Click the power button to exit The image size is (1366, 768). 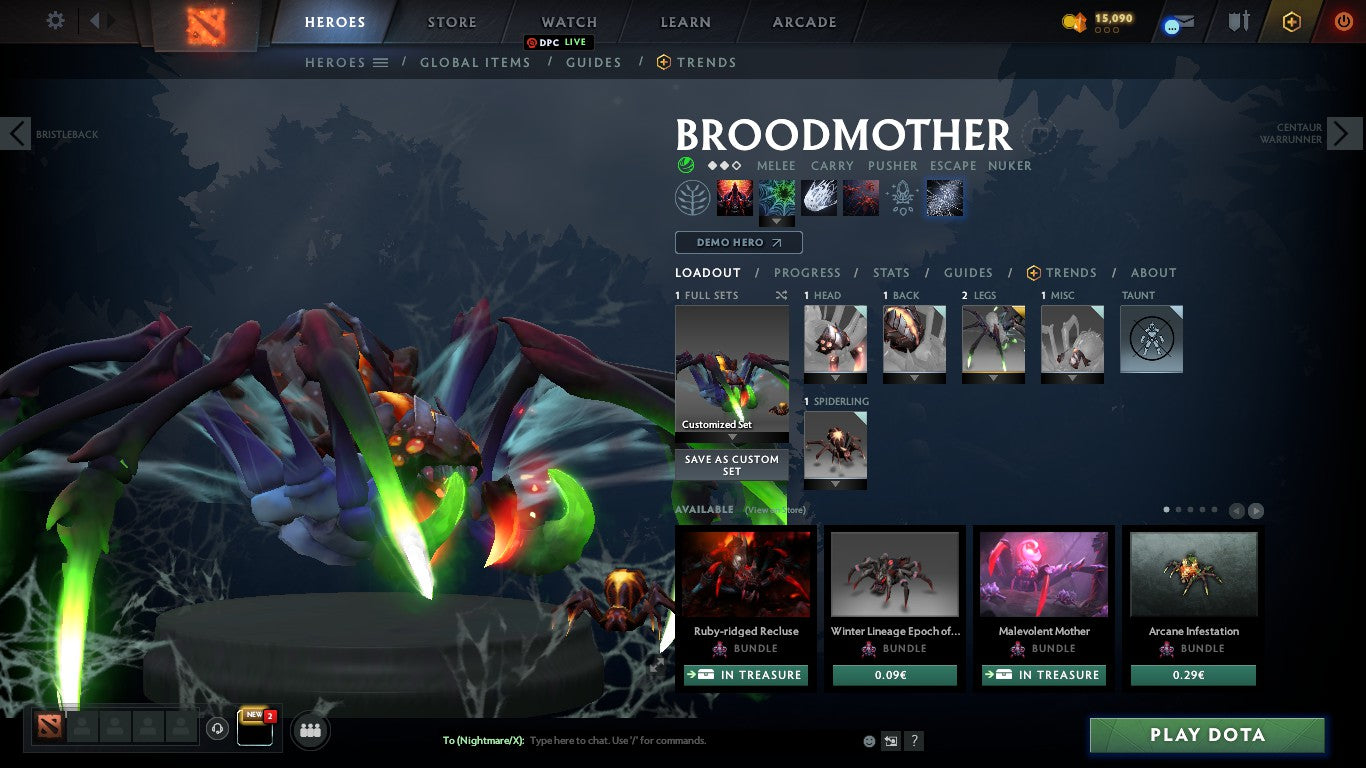pos(1342,20)
